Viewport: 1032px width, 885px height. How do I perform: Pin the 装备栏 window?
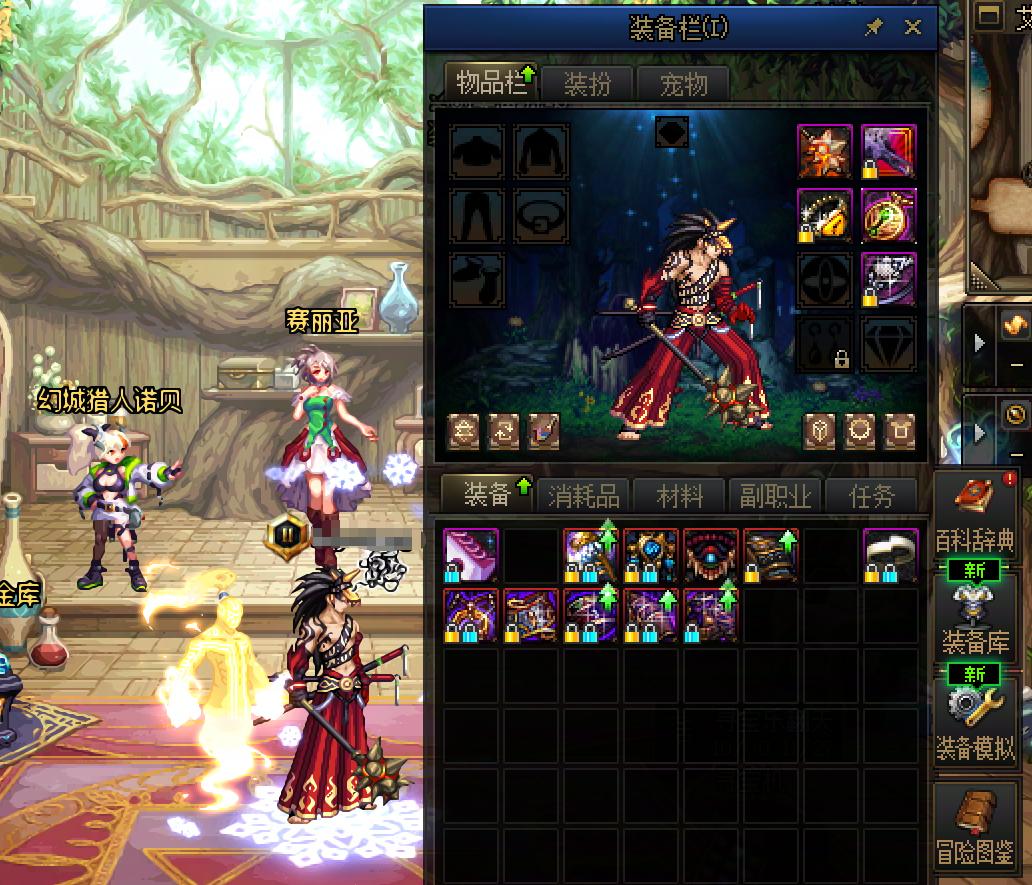point(874,28)
